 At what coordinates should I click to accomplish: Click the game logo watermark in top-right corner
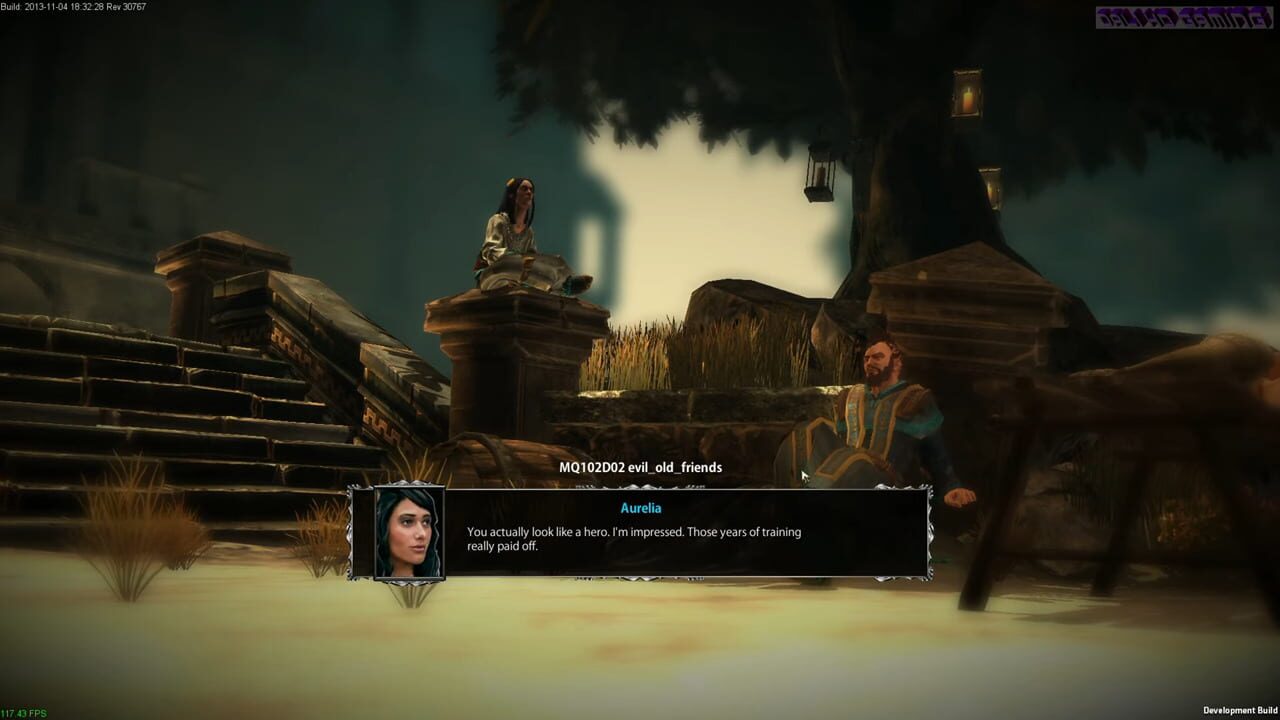click(1216, 18)
